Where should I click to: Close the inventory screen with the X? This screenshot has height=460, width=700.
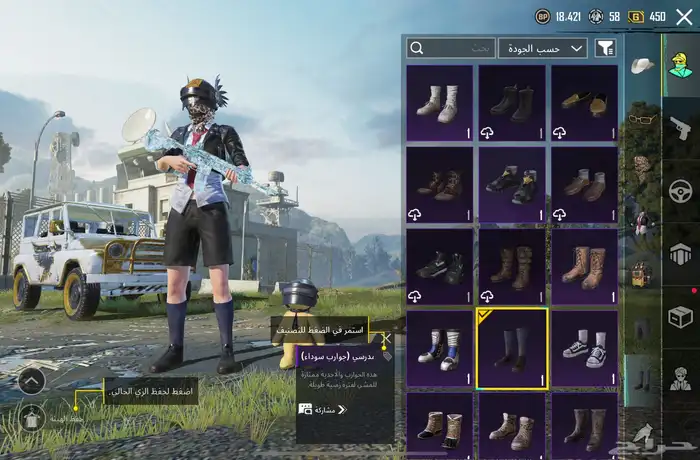(x=684, y=16)
